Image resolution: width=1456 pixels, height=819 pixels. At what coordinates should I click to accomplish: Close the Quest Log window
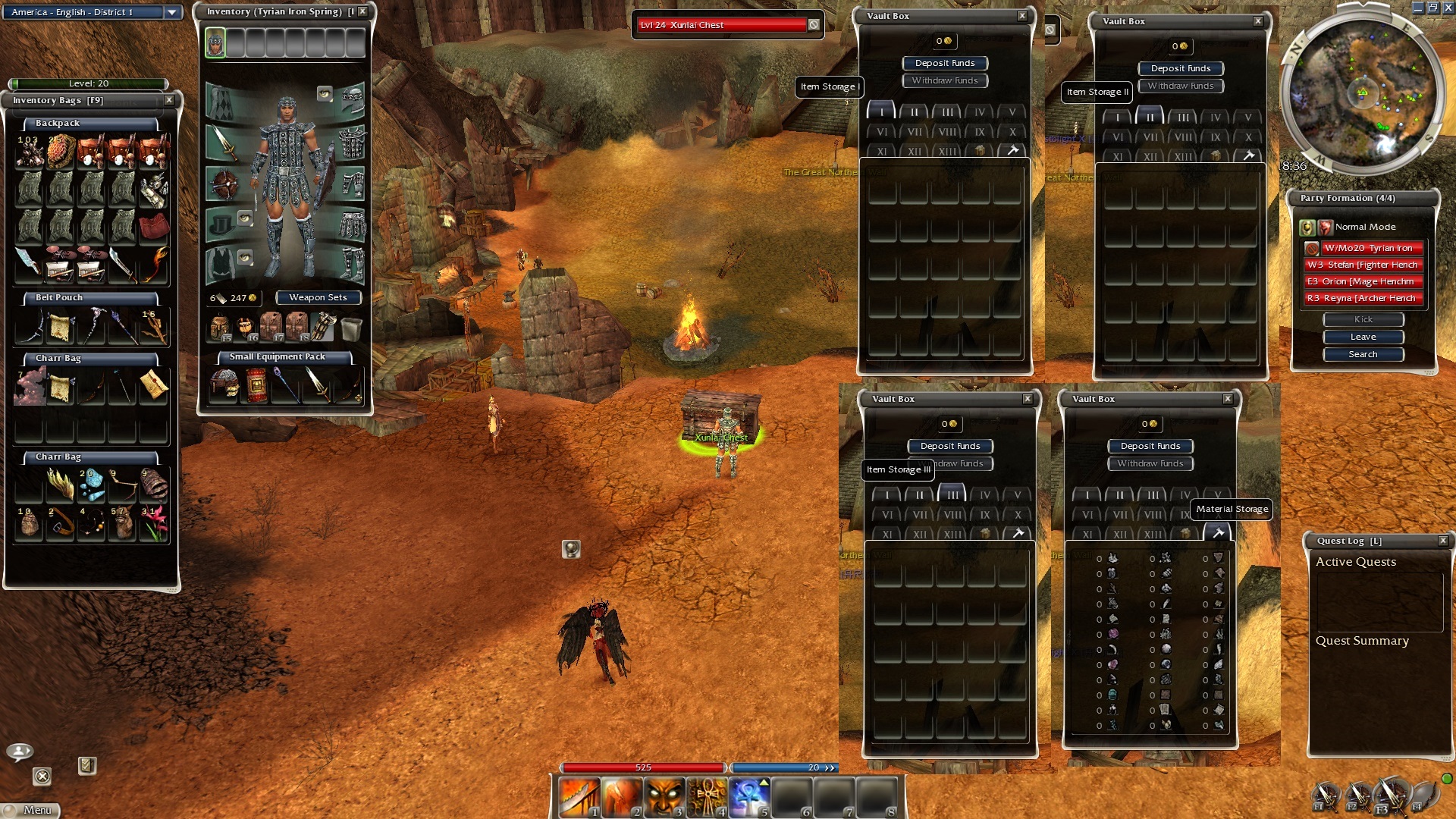pos(1443,541)
